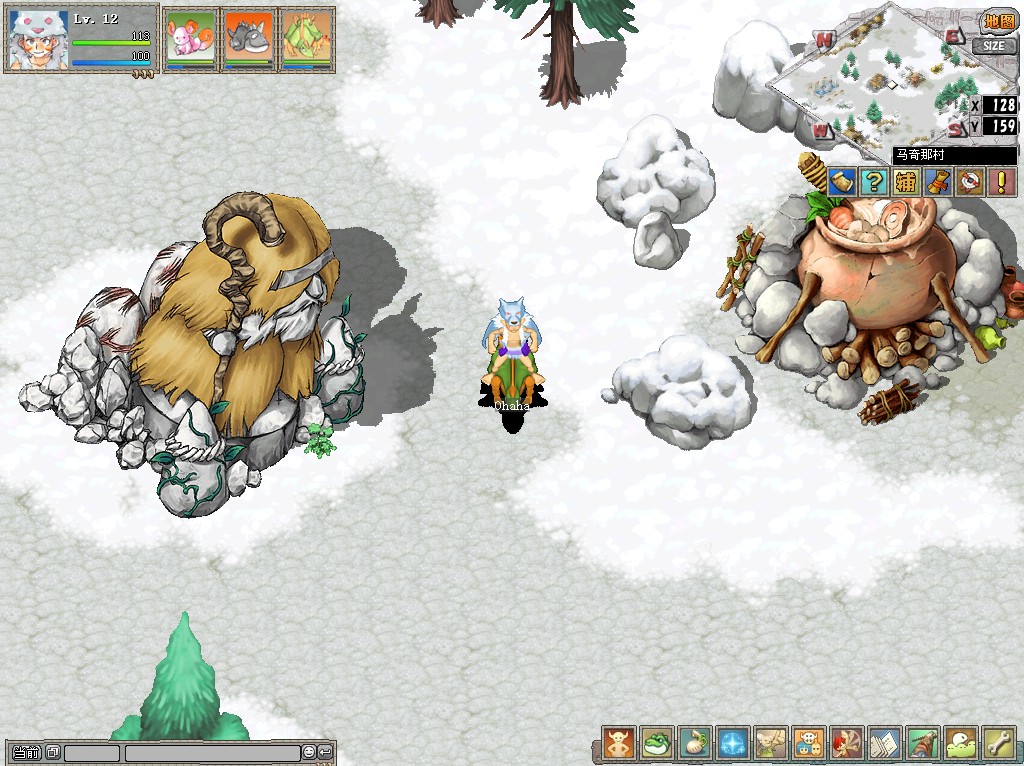Open the 地图 map button
Image resolution: width=1024 pixels, height=766 pixels.
click(999, 23)
